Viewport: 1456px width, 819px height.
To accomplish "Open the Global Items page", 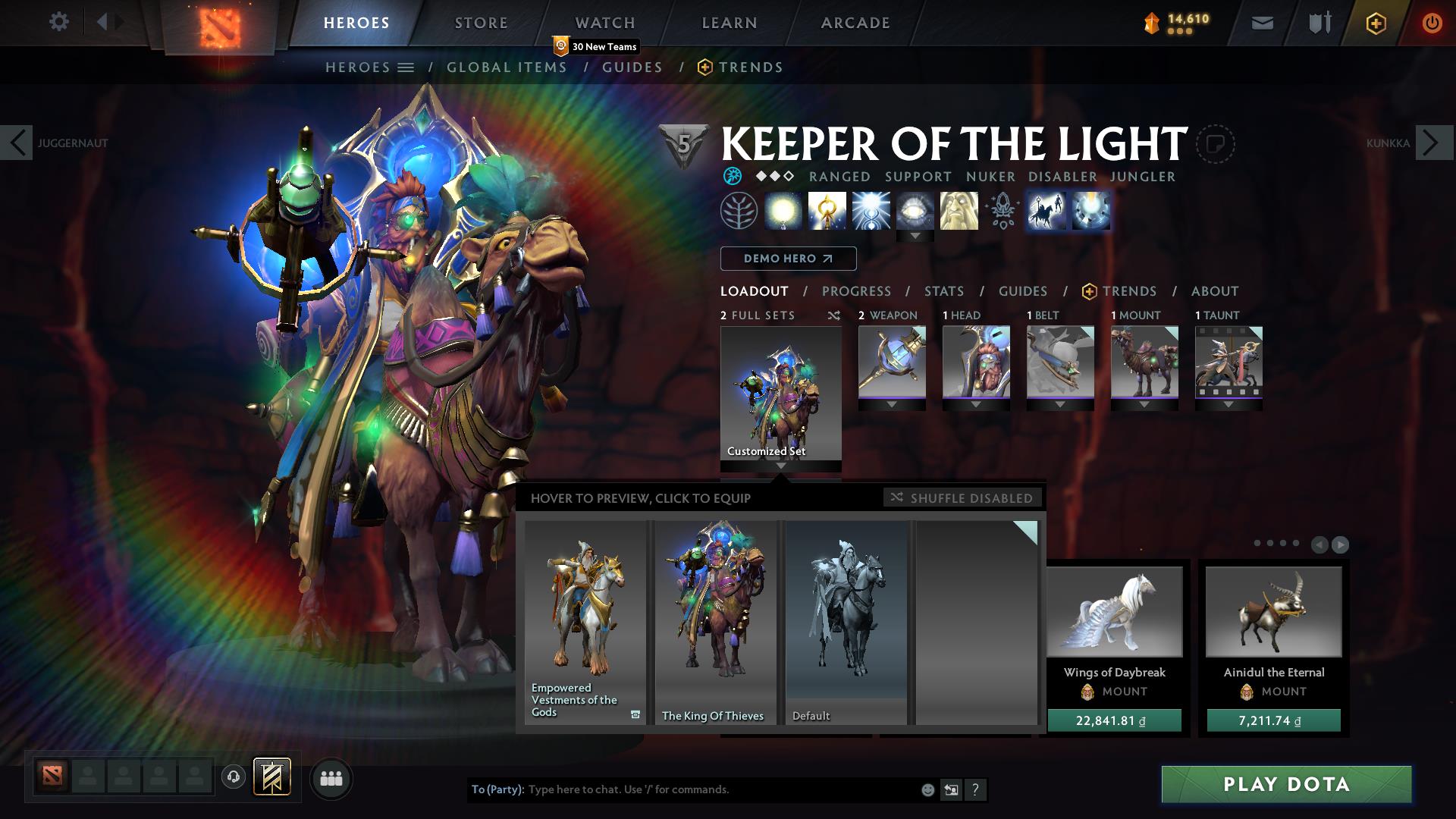I will click(x=507, y=67).
